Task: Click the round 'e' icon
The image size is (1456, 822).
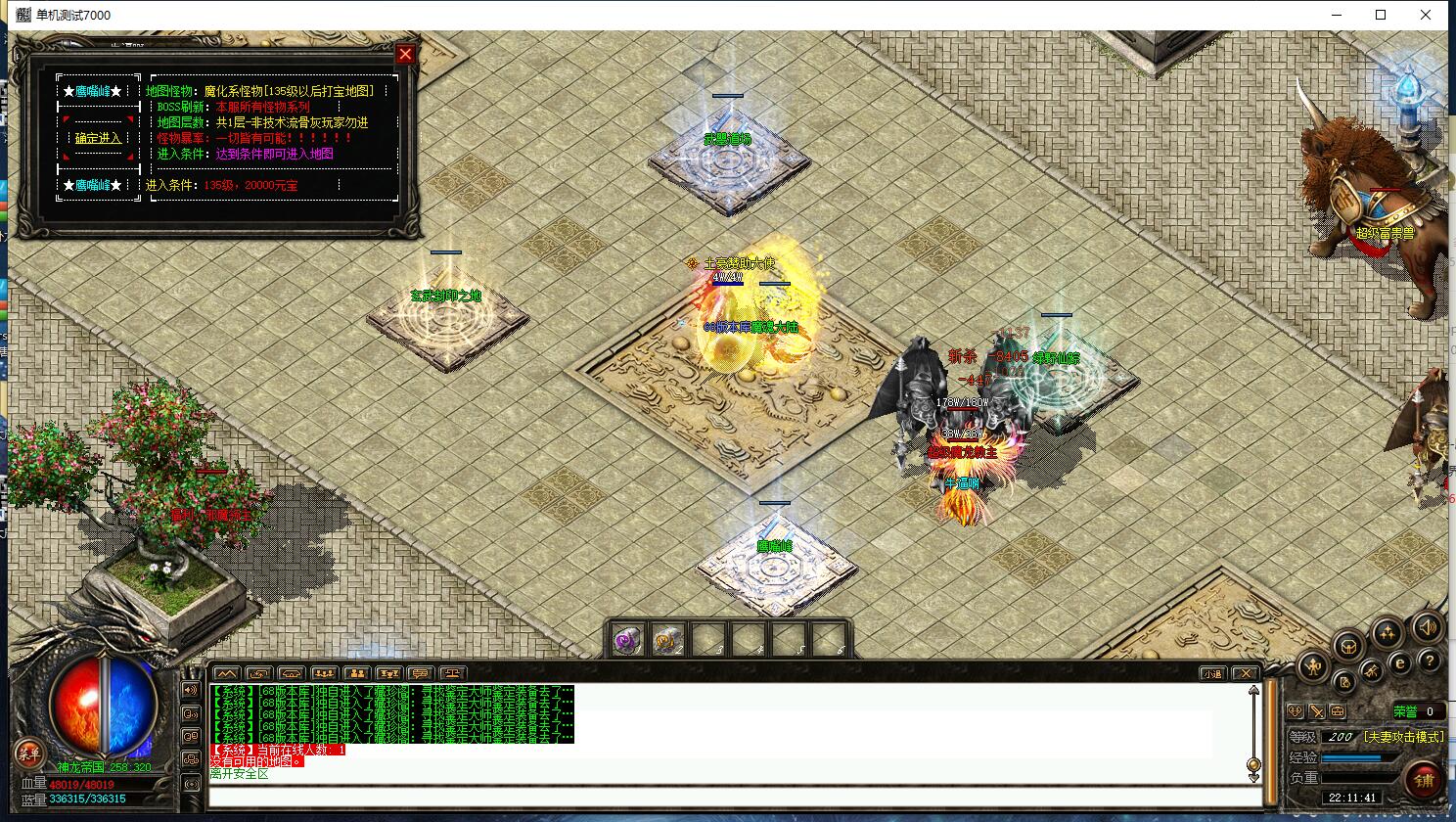Action: click(1400, 662)
